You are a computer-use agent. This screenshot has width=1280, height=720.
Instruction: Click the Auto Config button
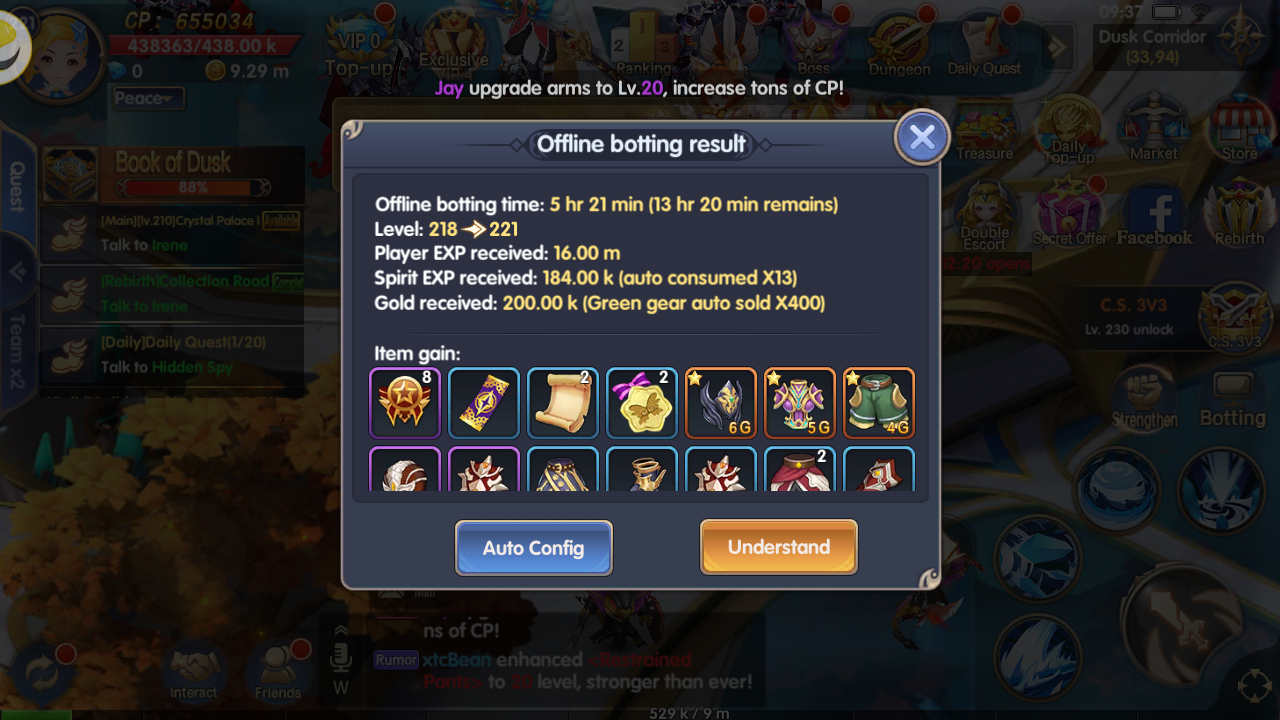pos(533,547)
